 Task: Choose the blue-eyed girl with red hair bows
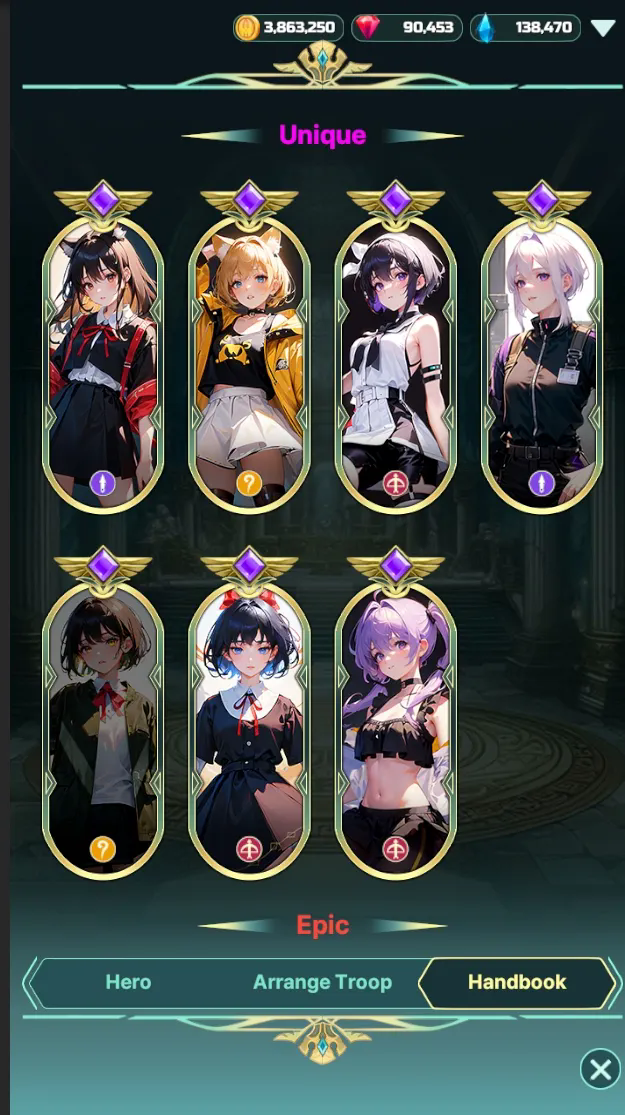[249, 730]
